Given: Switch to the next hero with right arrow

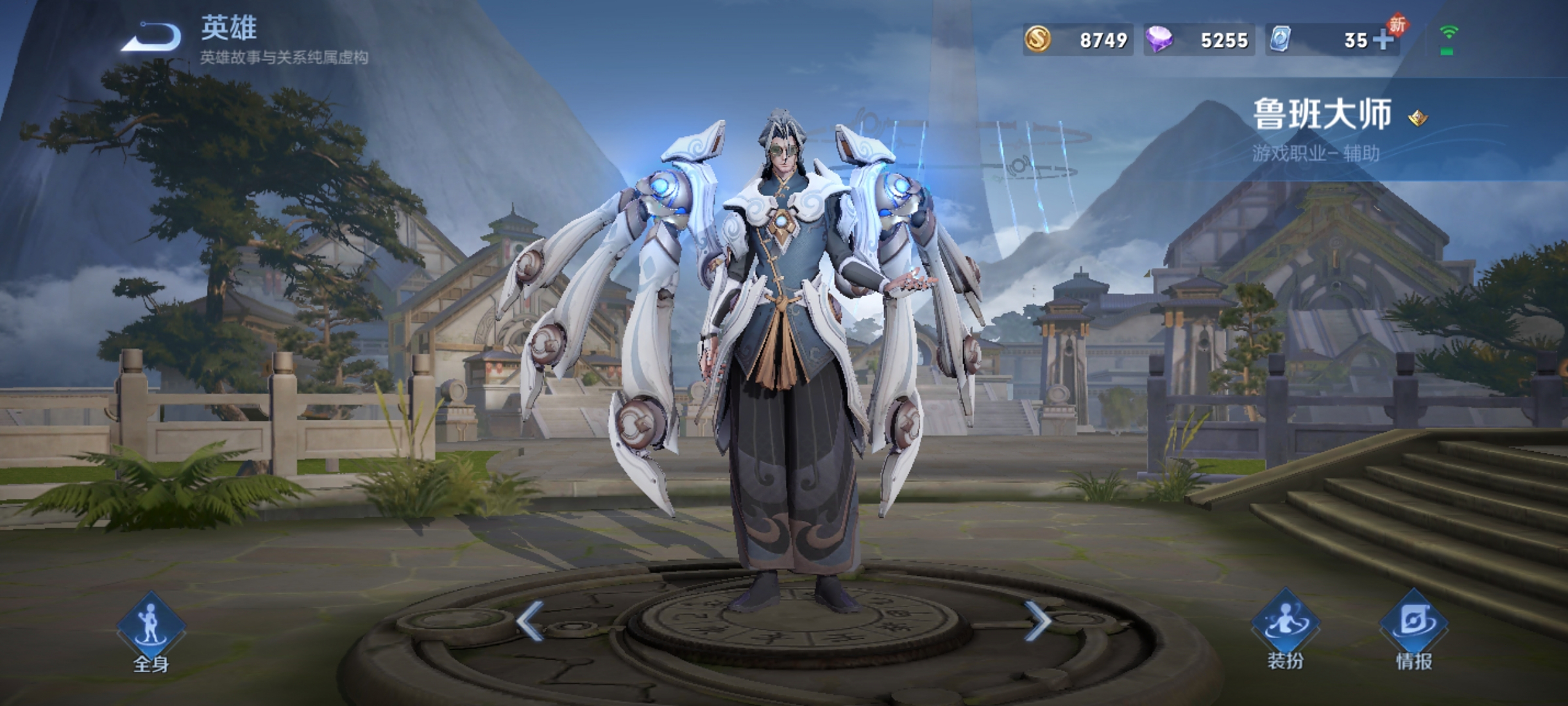Looking at the screenshot, I should pyautogui.click(x=1036, y=621).
